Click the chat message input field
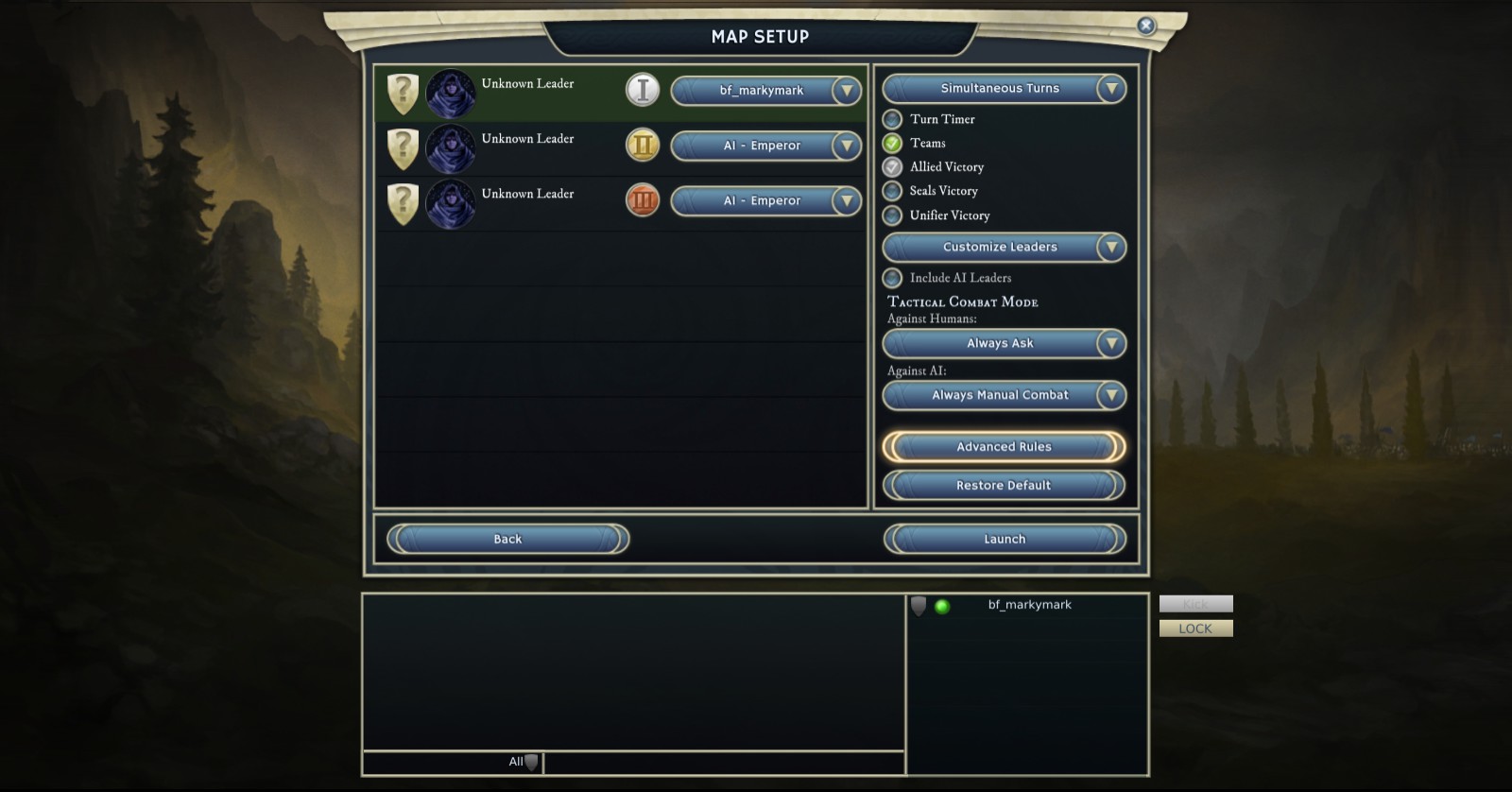1512x792 pixels. [723, 763]
